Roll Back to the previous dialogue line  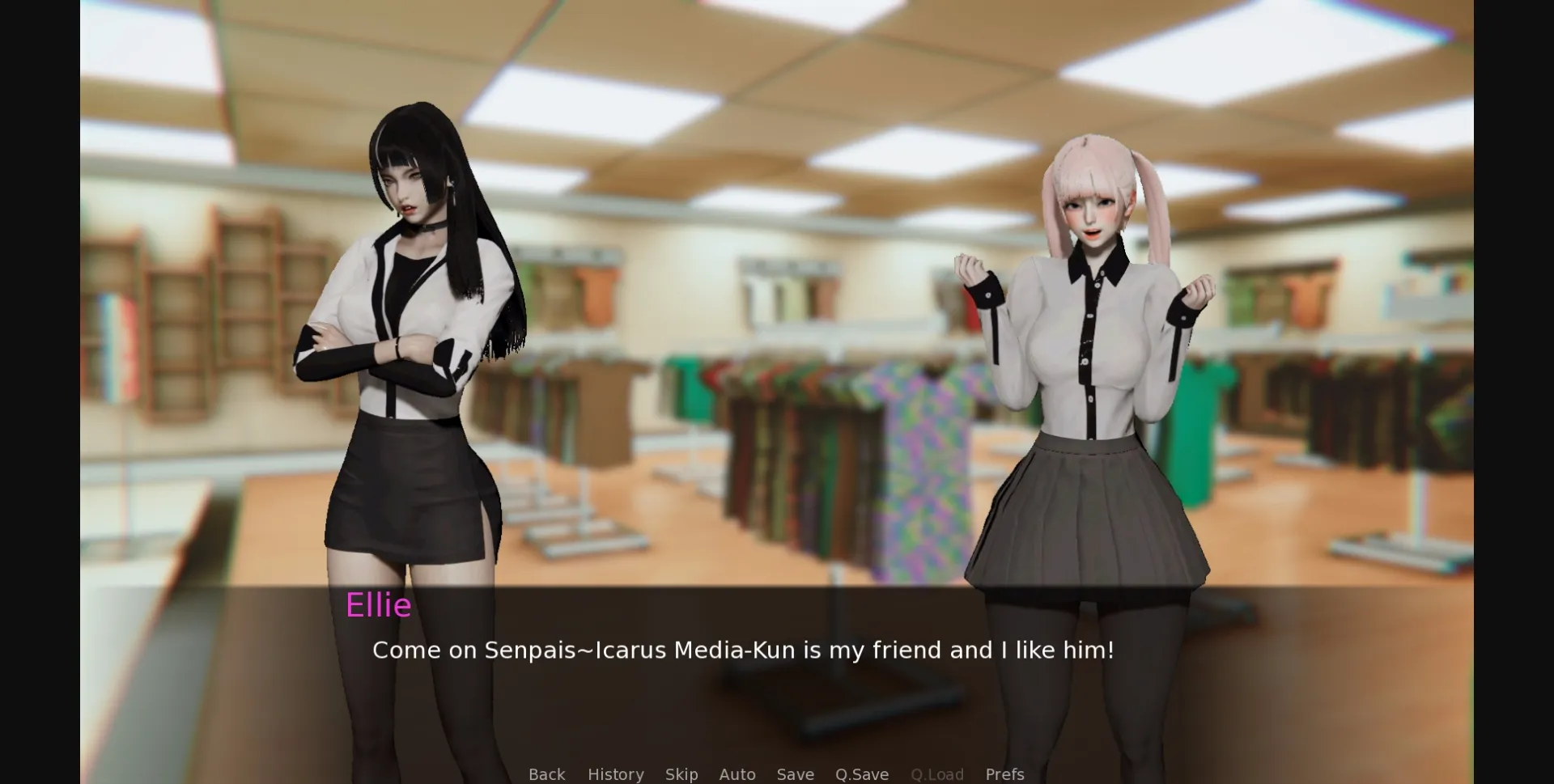coord(547,774)
